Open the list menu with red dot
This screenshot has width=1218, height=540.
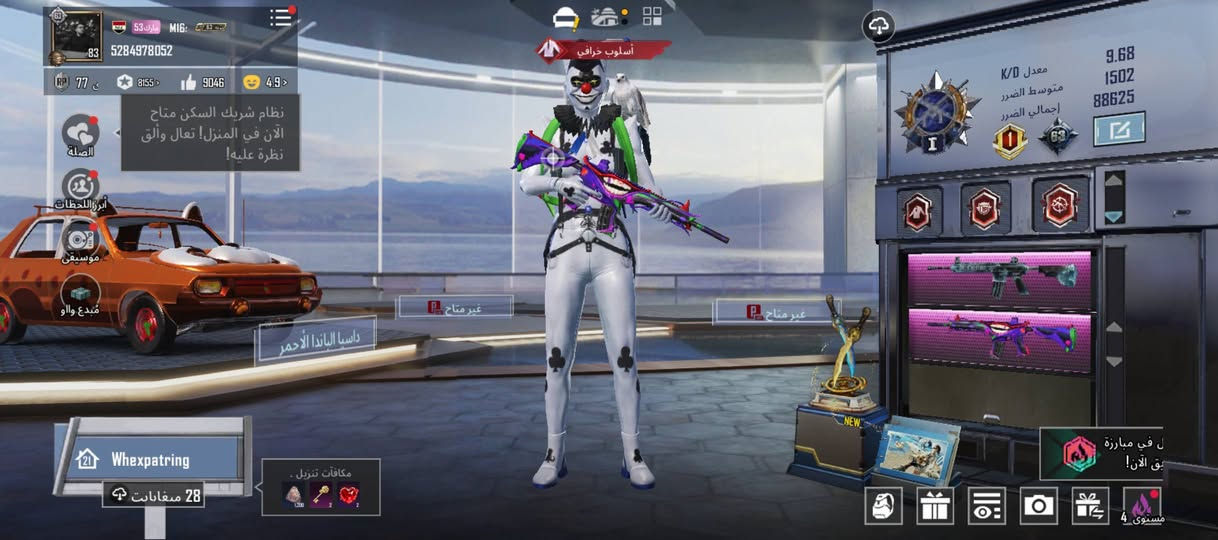tap(281, 17)
